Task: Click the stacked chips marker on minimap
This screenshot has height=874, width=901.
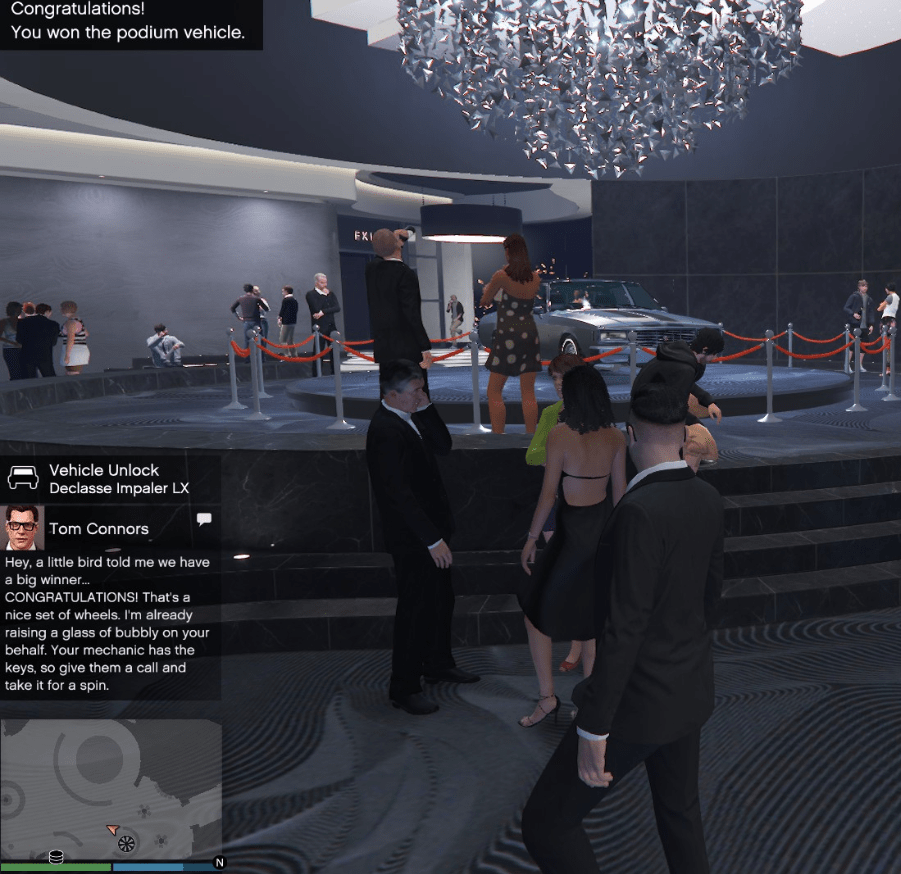Action: pos(56,856)
